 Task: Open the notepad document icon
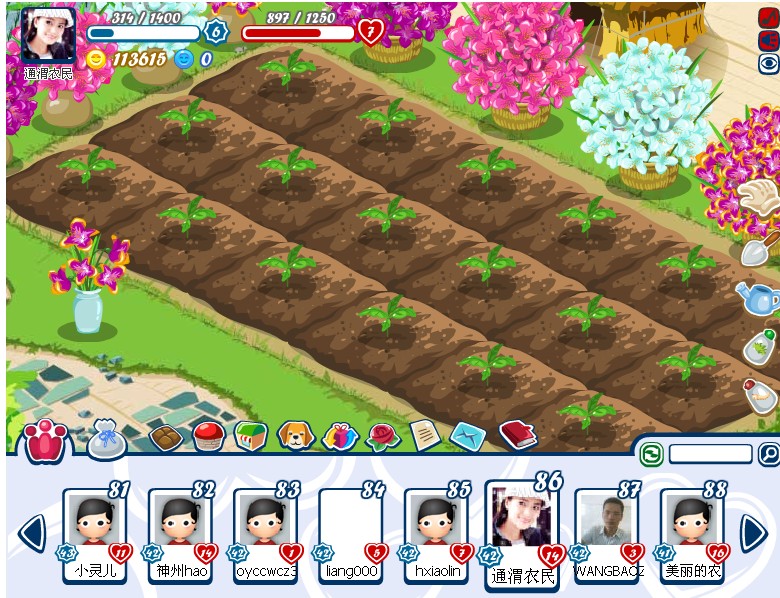tap(425, 434)
